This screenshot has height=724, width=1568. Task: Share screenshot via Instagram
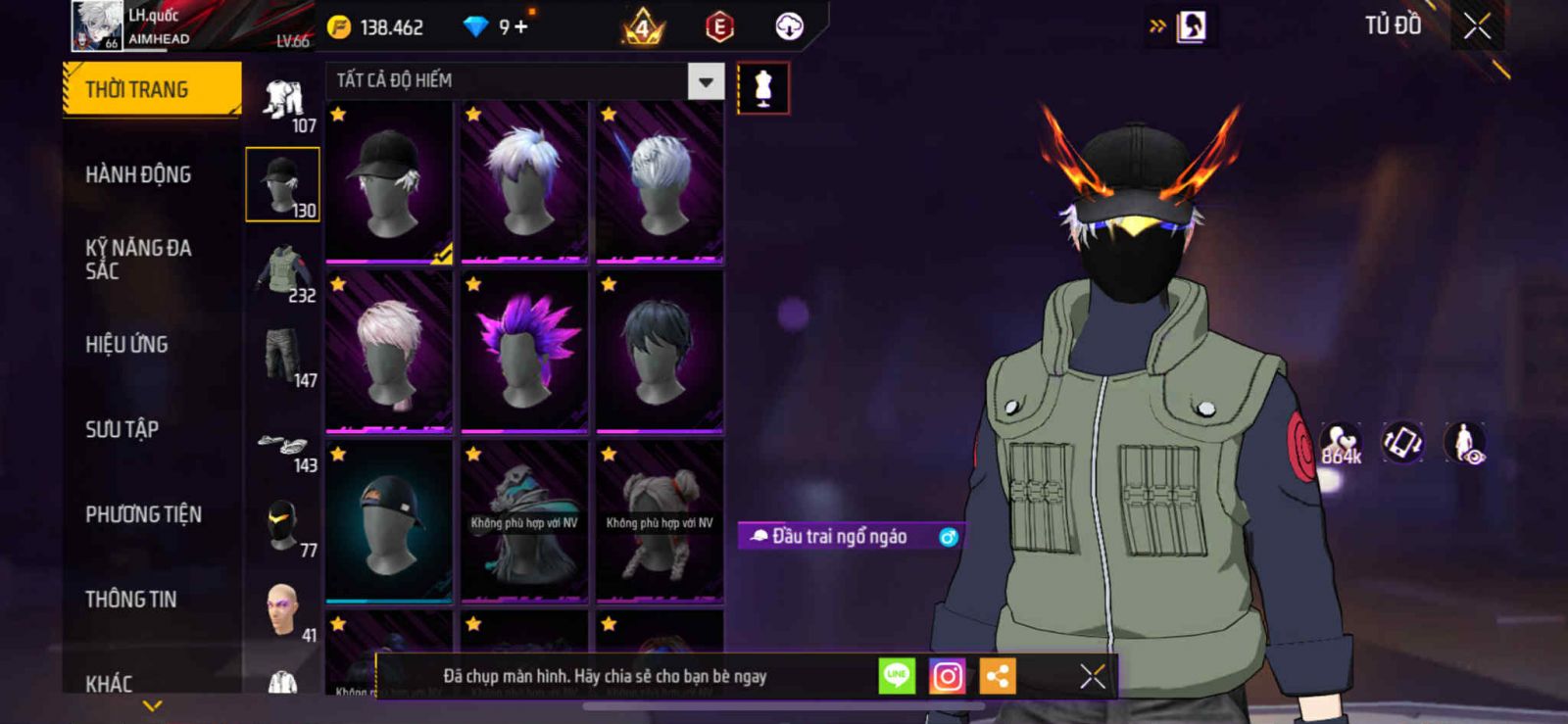[947, 676]
